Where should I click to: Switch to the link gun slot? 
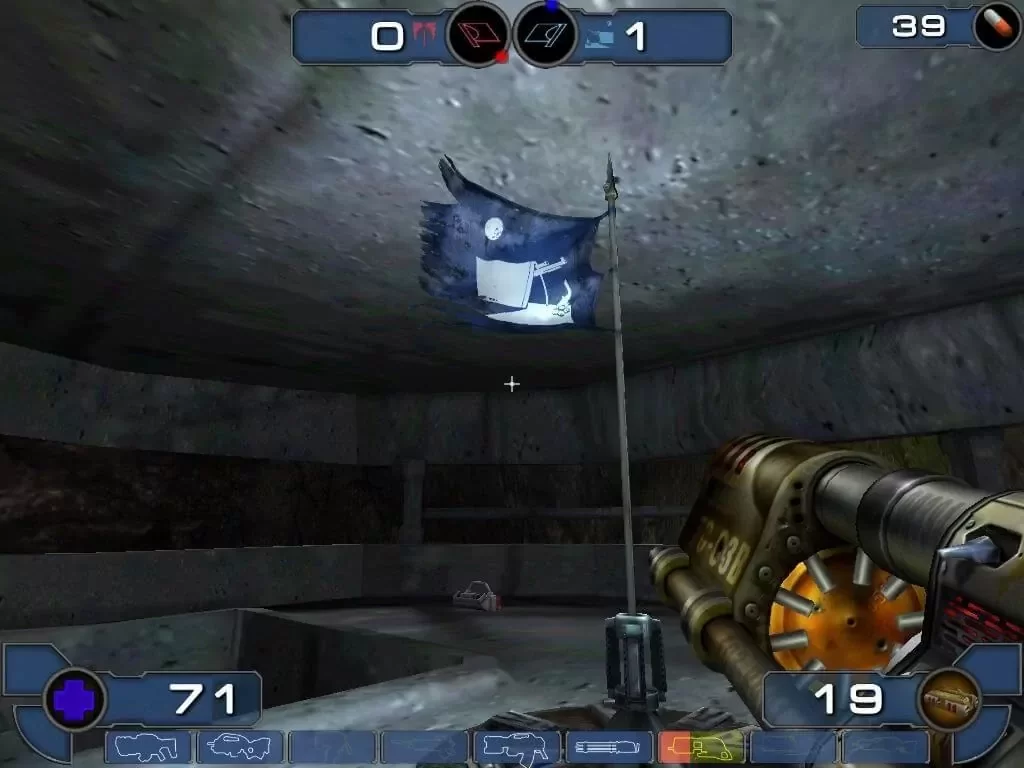(x=516, y=747)
